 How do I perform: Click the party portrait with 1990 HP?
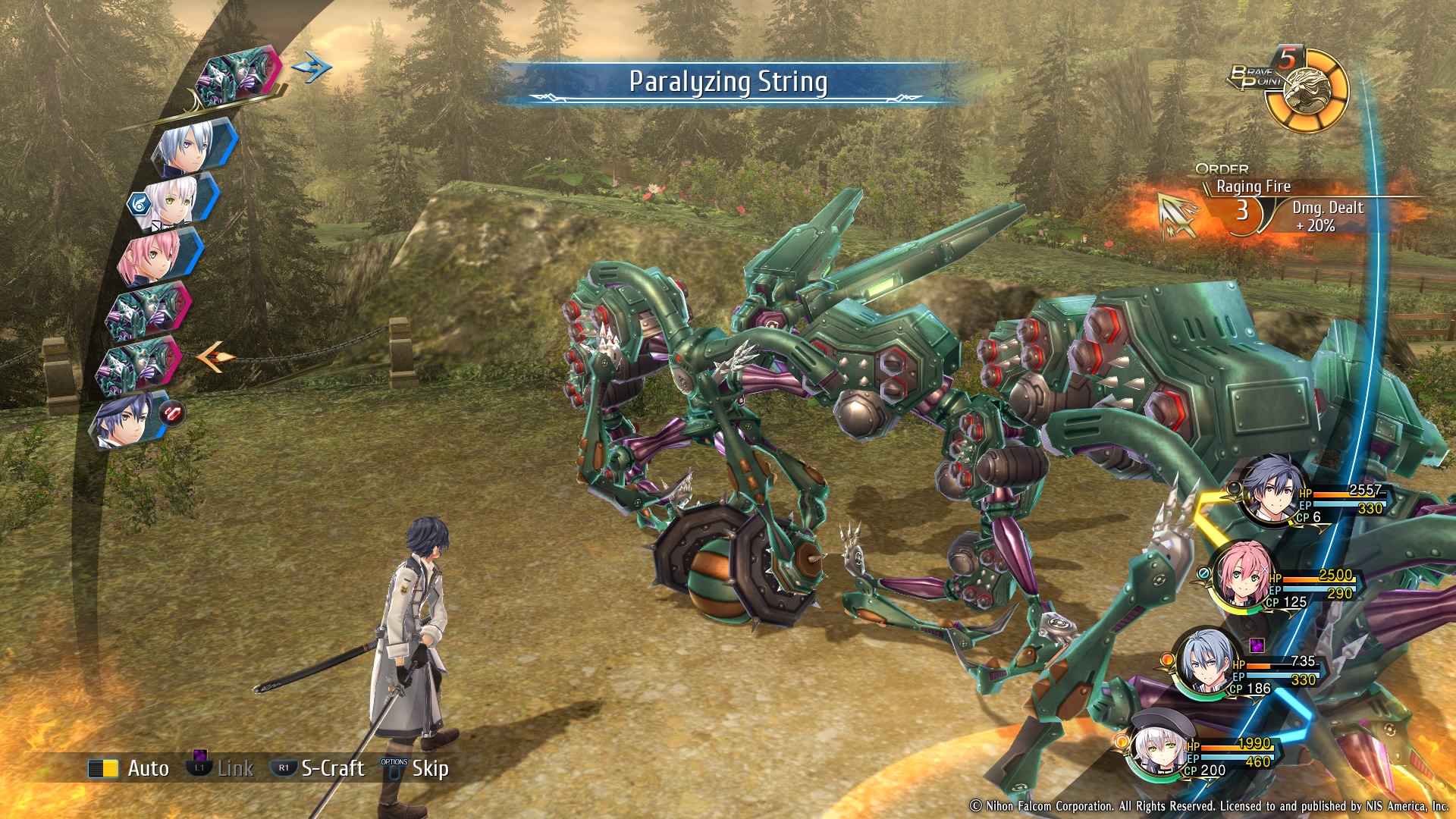pyautogui.click(x=1158, y=747)
